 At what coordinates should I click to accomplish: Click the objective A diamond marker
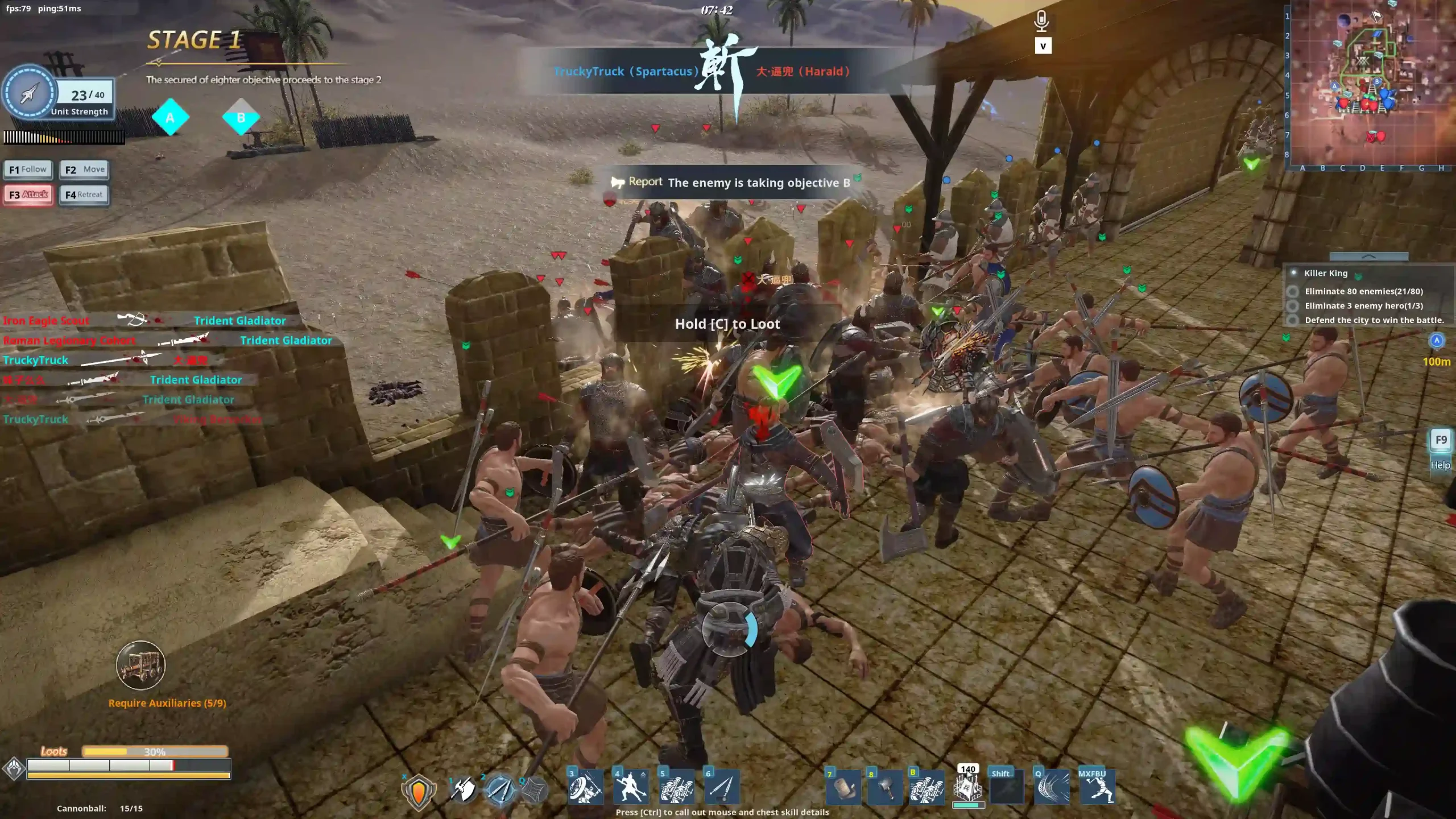[170, 118]
